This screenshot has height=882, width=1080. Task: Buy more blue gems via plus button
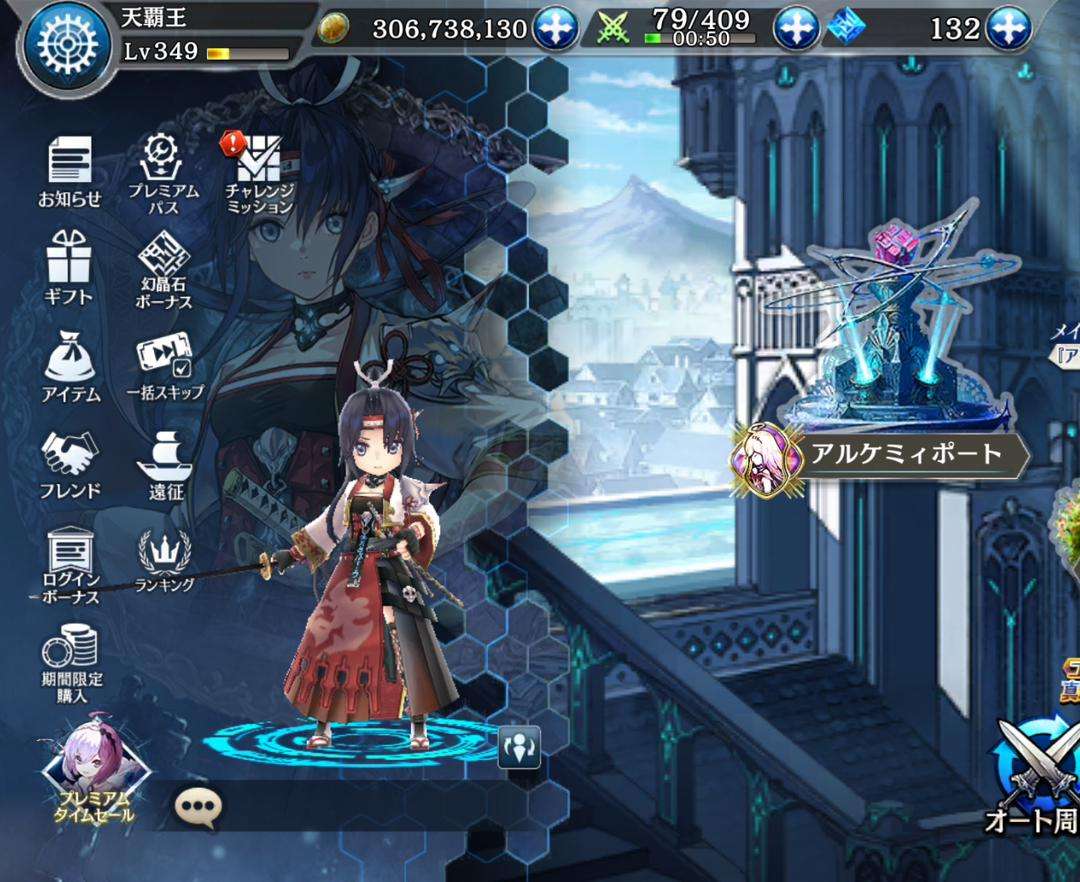click(x=1009, y=29)
